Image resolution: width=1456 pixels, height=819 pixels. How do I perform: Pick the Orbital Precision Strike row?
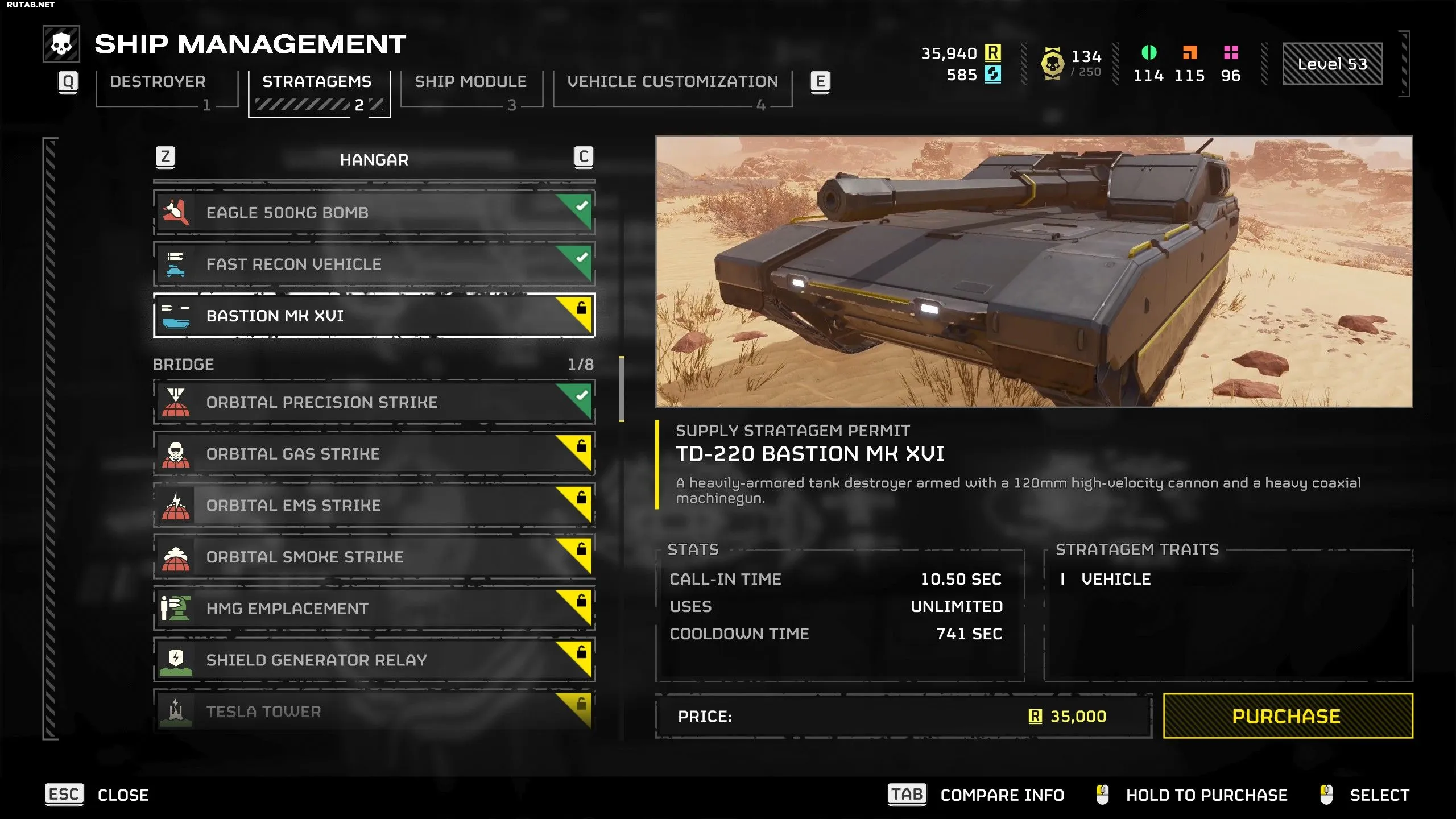click(x=374, y=402)
